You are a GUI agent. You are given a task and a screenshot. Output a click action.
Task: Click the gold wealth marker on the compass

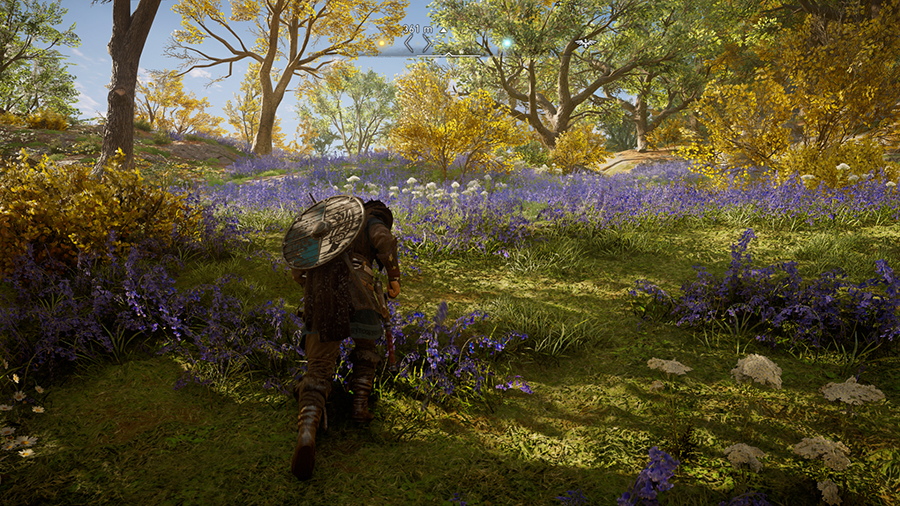[x=381, y=43]
